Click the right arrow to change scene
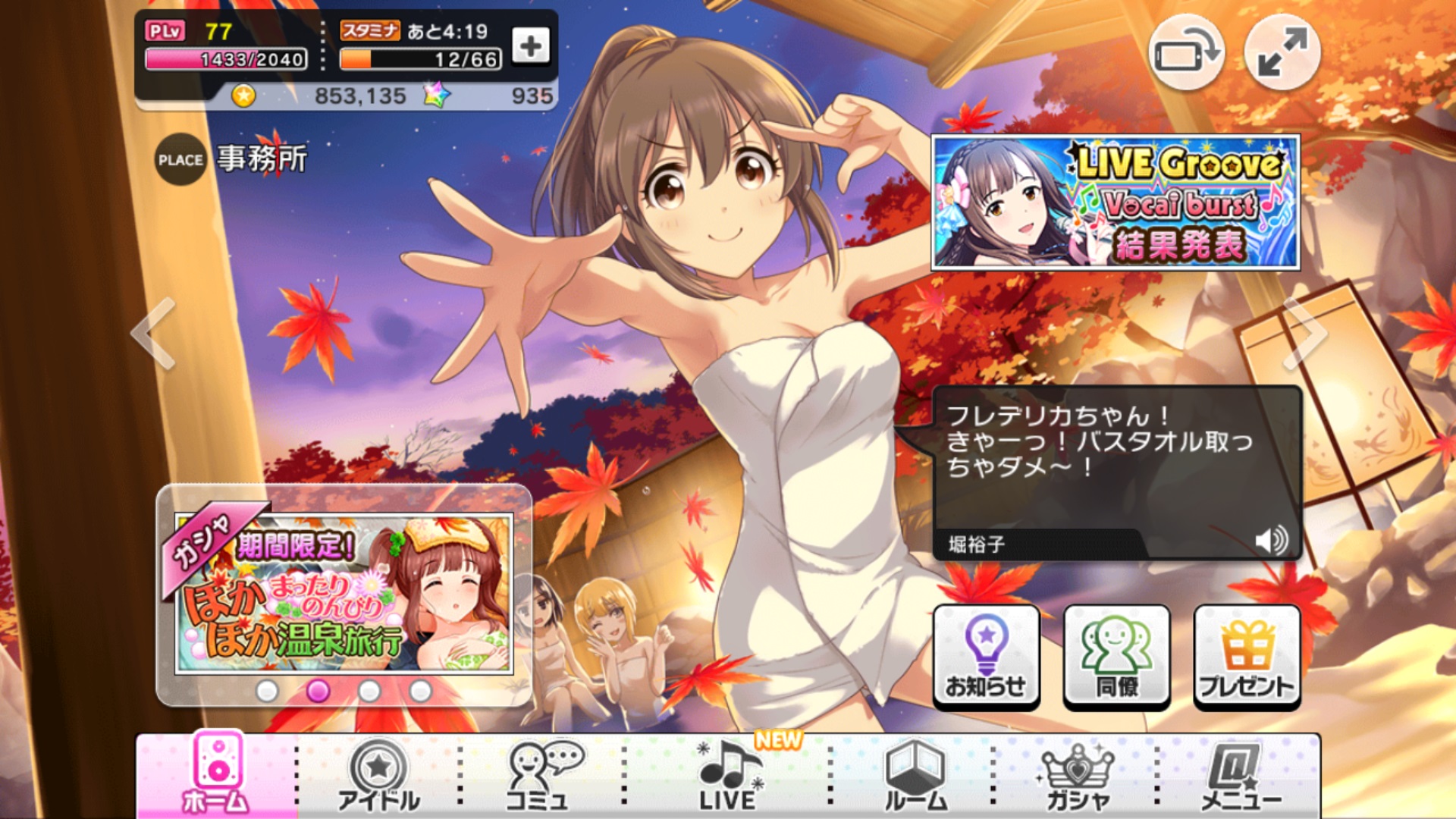 1304,334
